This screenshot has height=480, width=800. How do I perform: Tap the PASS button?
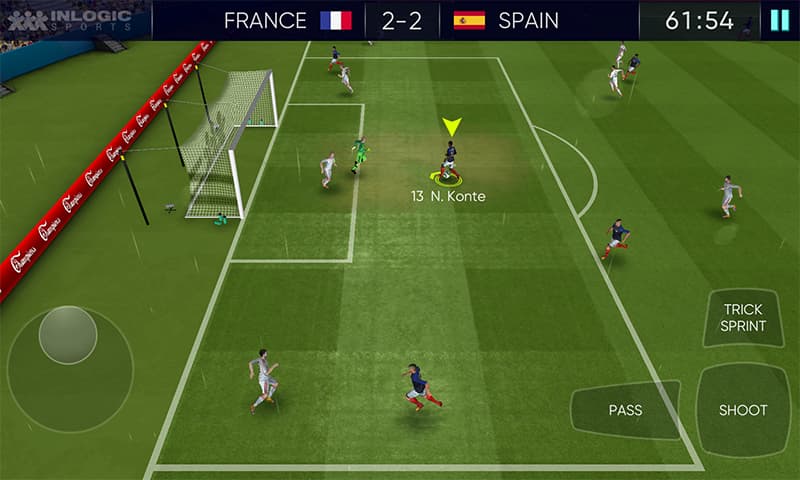(x=625, y=410)
